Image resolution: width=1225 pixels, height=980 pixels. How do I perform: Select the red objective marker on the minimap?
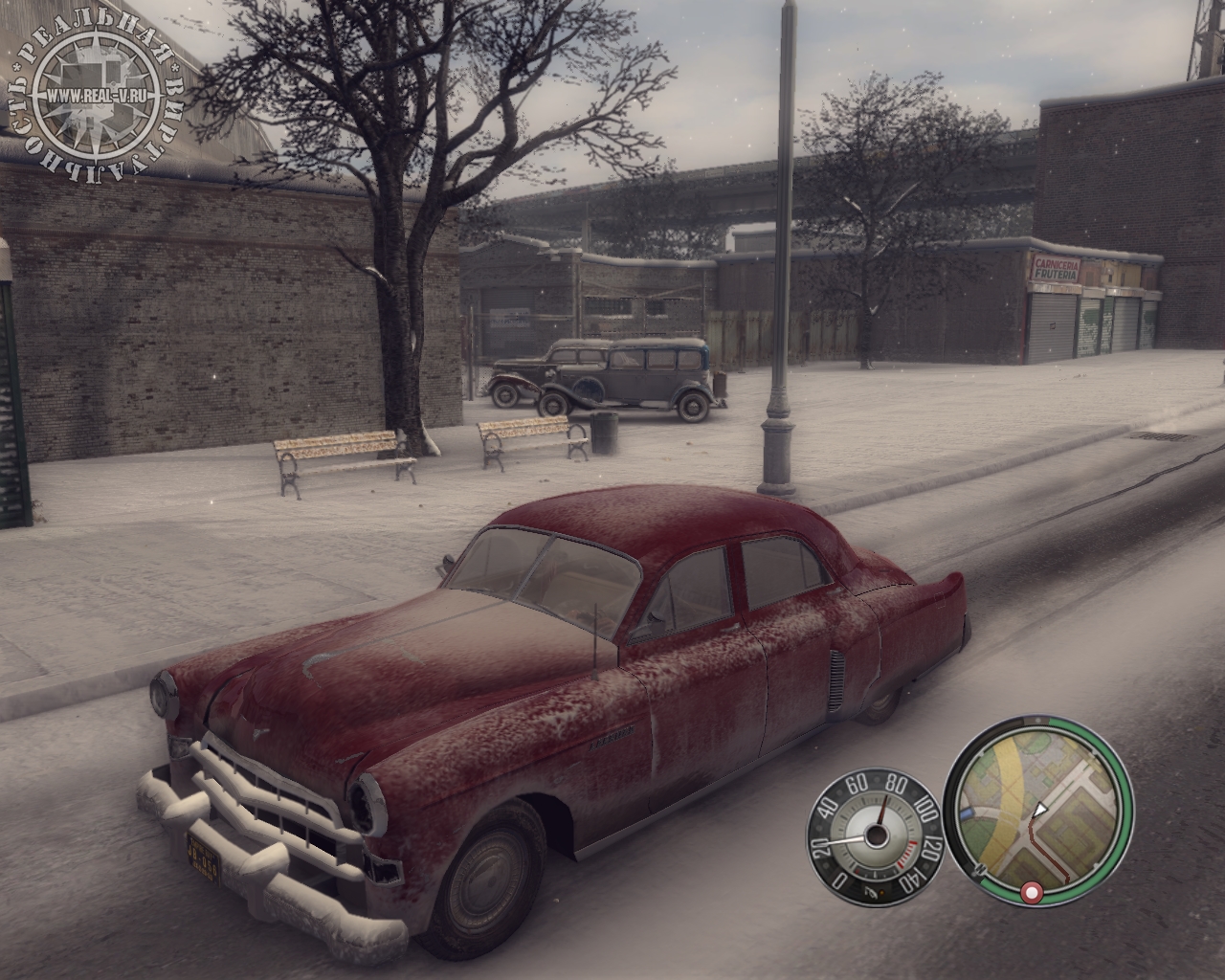[1033, 893]
